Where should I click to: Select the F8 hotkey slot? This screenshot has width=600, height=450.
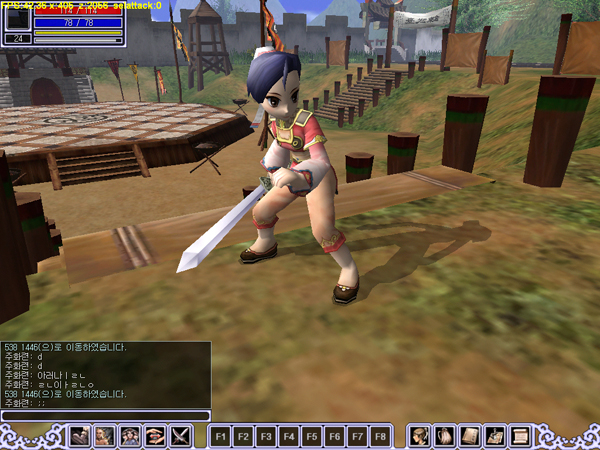pyautogui.click(x=381, y=437)
